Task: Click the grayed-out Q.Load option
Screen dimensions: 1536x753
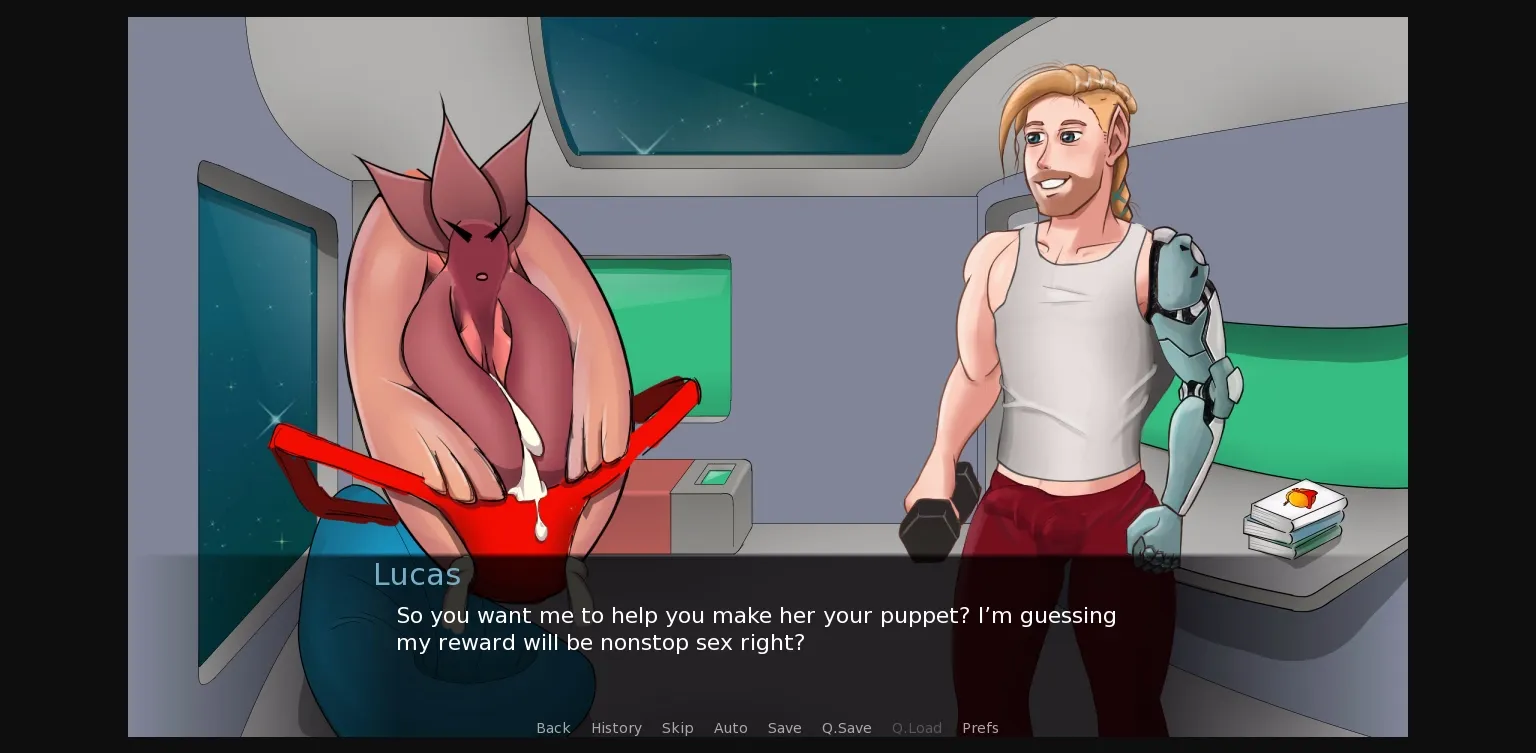Action: click(x=916, y=728)
